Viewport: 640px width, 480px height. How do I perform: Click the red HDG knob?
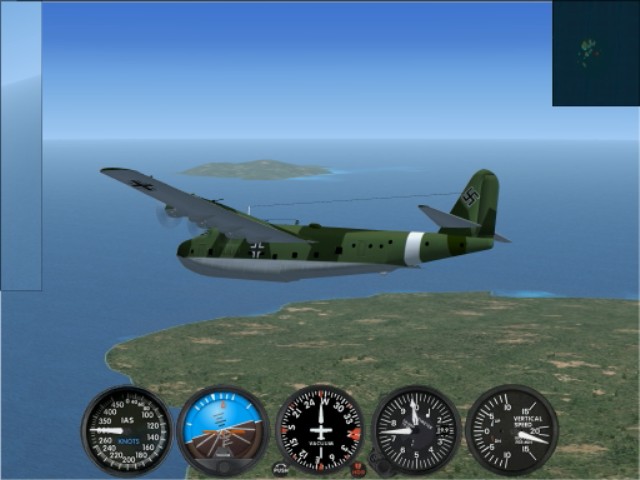[x=358, y=468]
